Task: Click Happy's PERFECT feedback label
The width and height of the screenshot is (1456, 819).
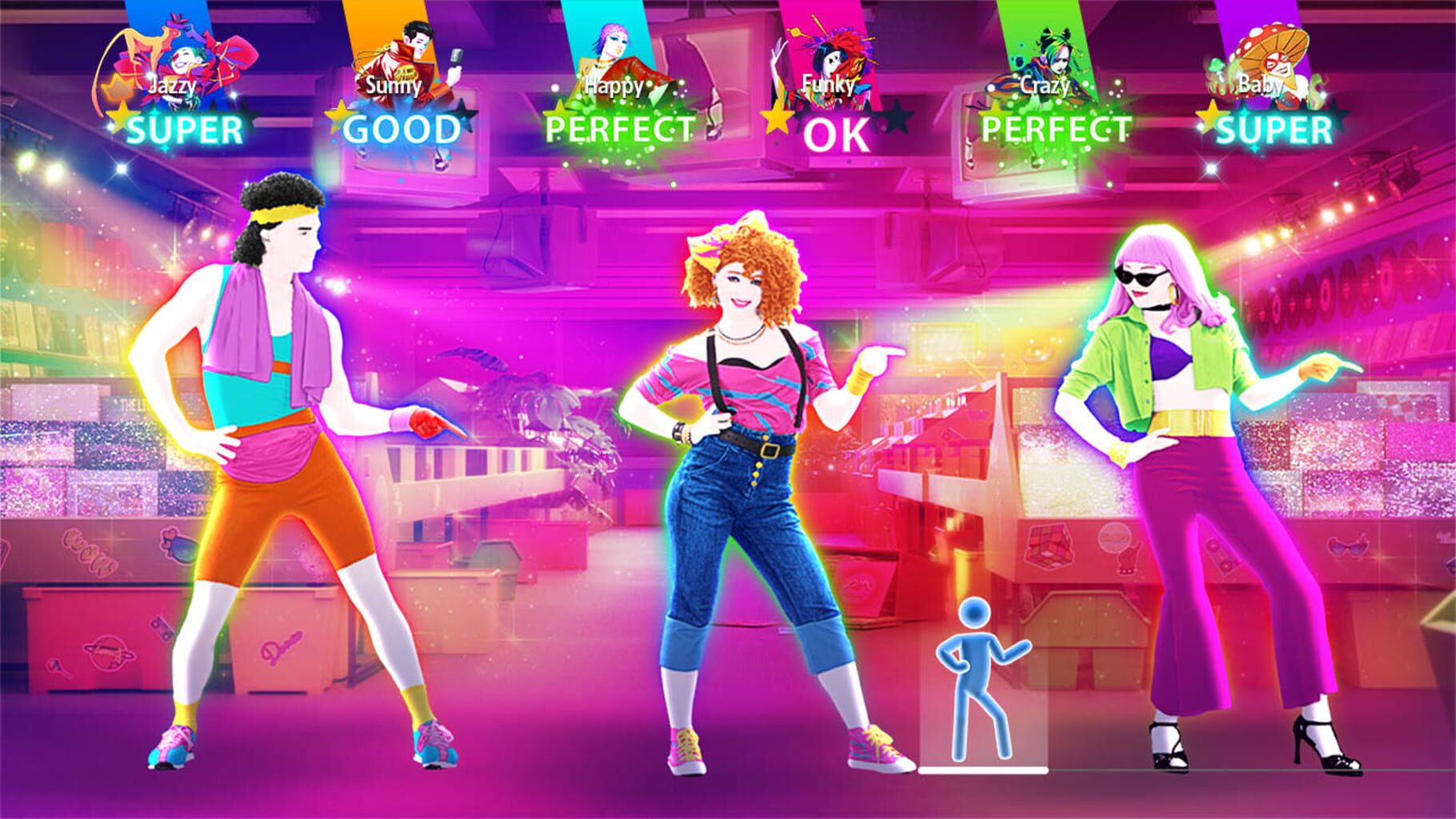Action: (618, 128)
